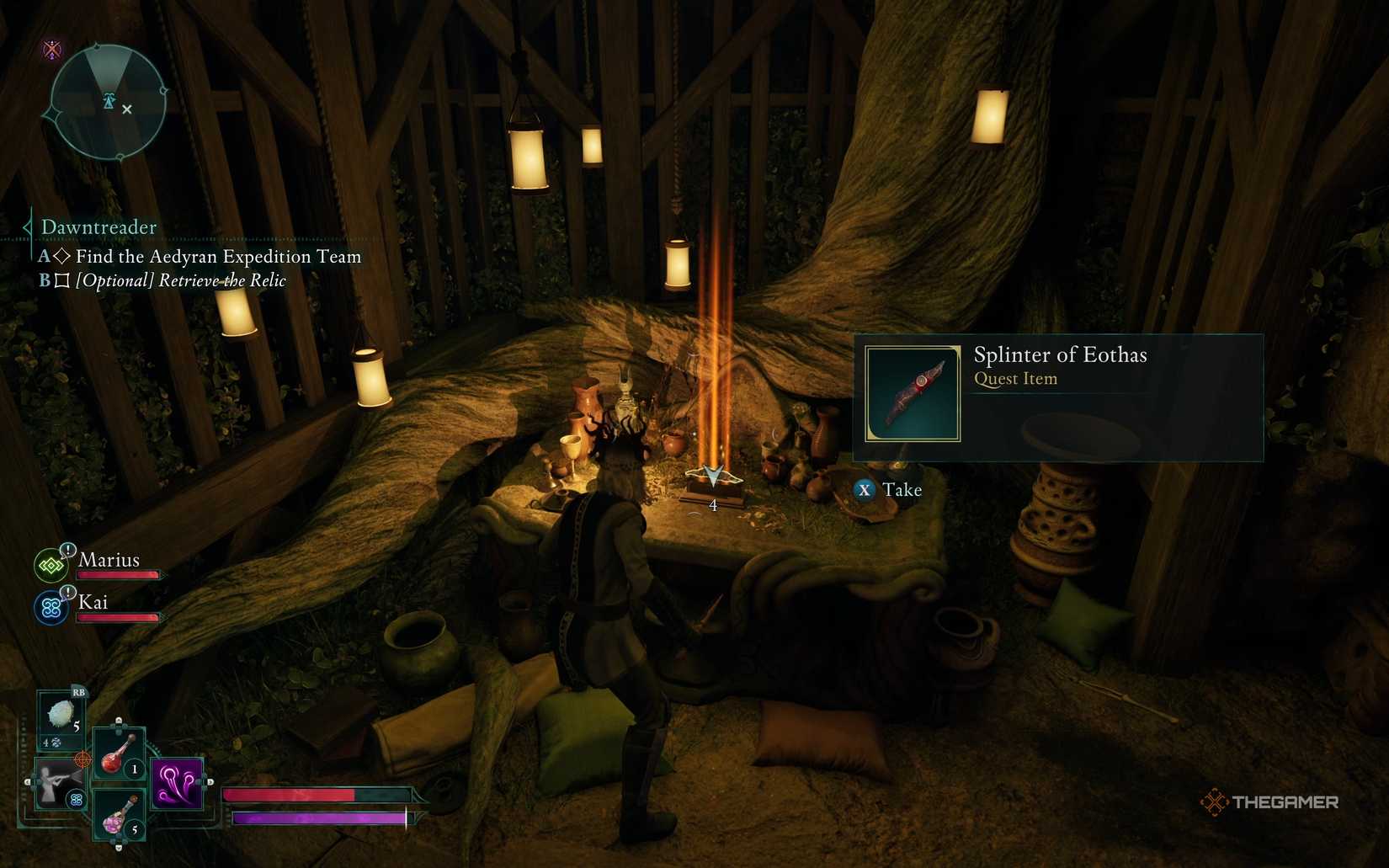The height and width of the screenshot is (868, 1389).
Task: Check the optional Retrieve the Relic objective box
Action: click(61, 280)
